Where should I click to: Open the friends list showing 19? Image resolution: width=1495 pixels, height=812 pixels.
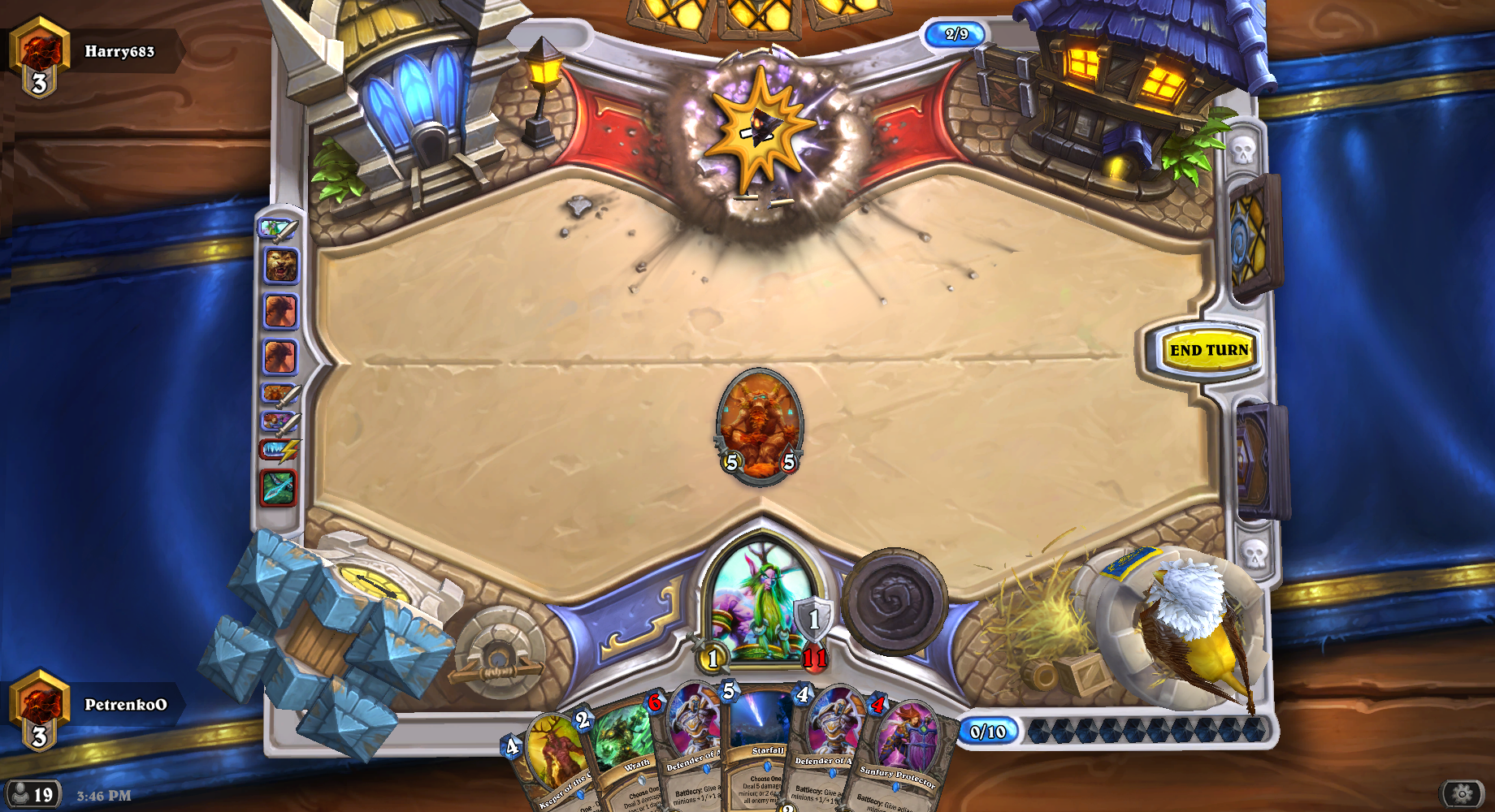(32, 794)
